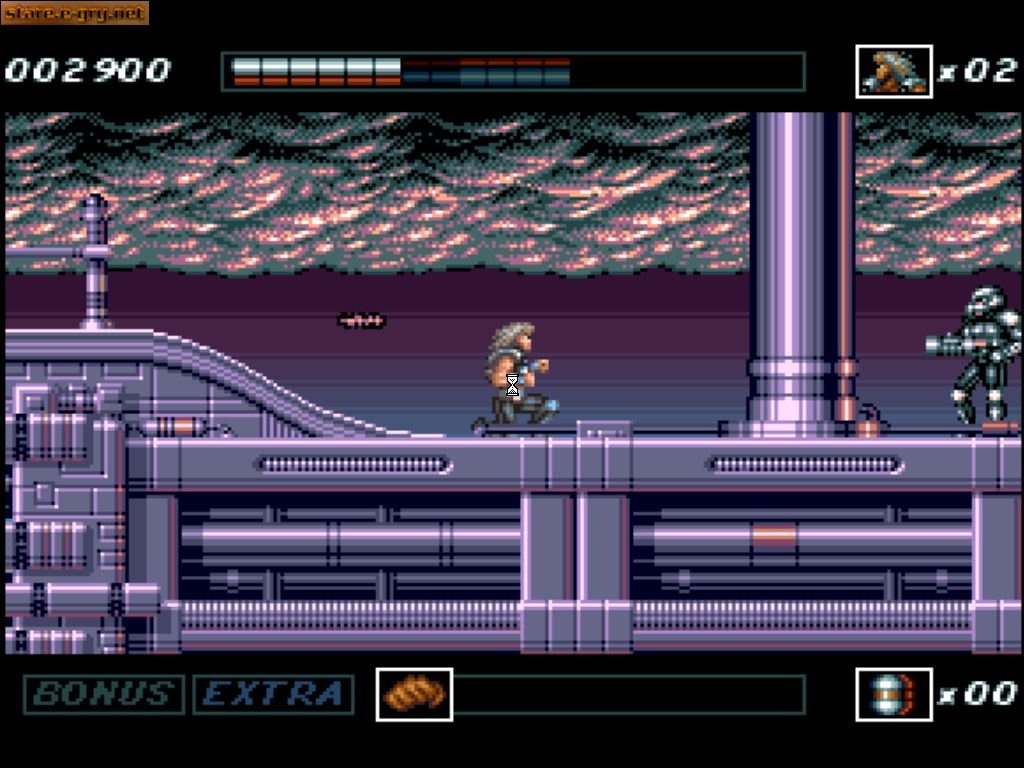
Task: Click the grenade item icon
Action: (x=894, y=694)
